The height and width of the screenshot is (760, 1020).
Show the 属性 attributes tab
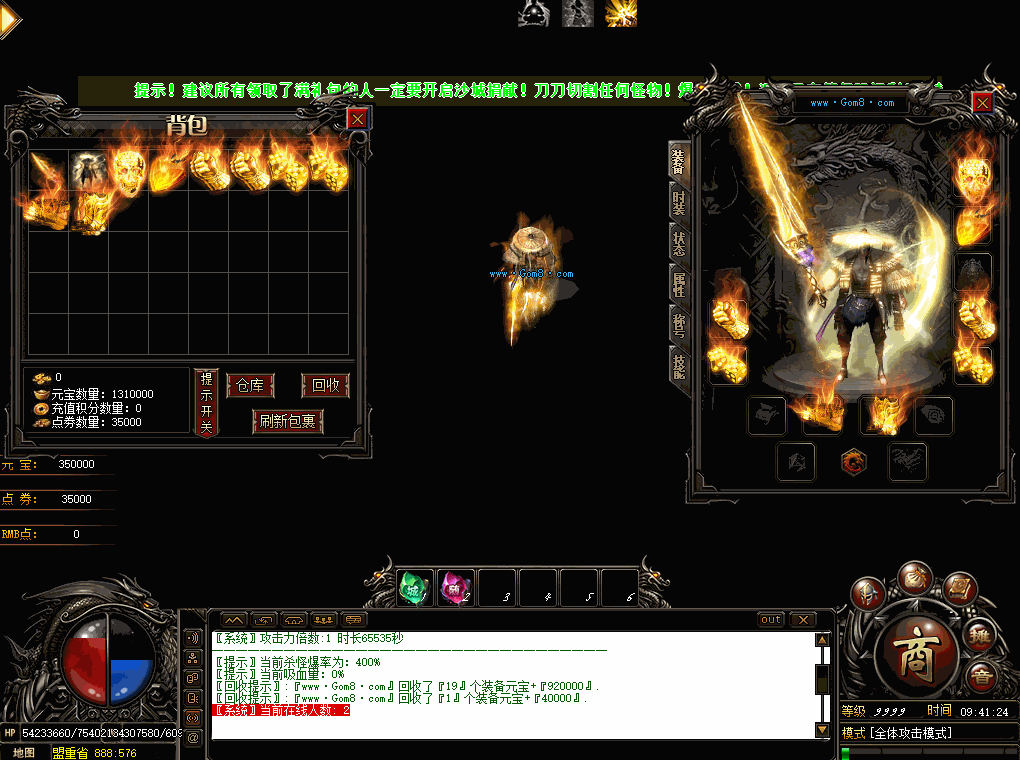pyautogui.click(x=679, y=284)
